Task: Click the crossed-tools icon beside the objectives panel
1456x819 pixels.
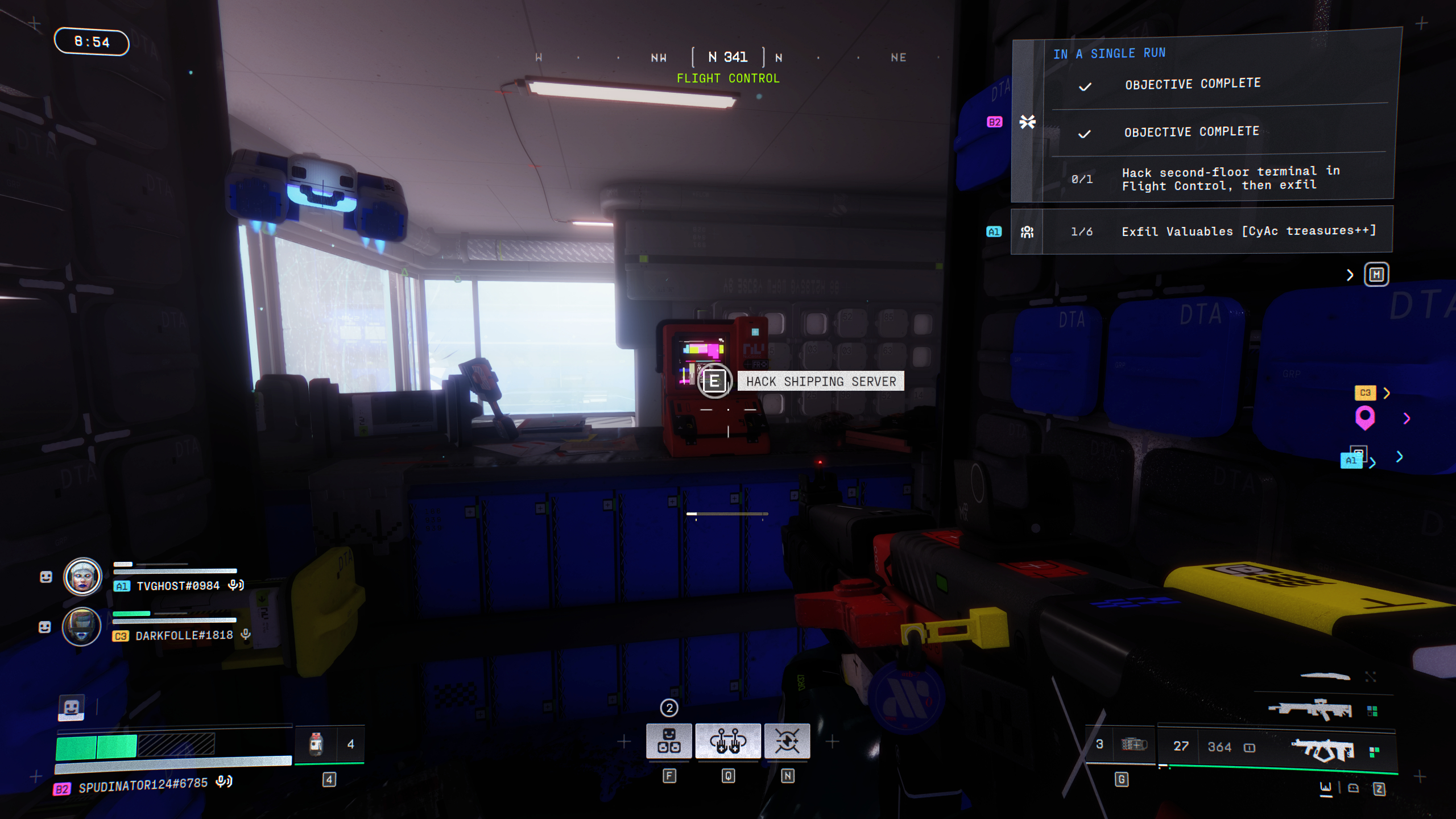Action: [x=1027, y=121]
